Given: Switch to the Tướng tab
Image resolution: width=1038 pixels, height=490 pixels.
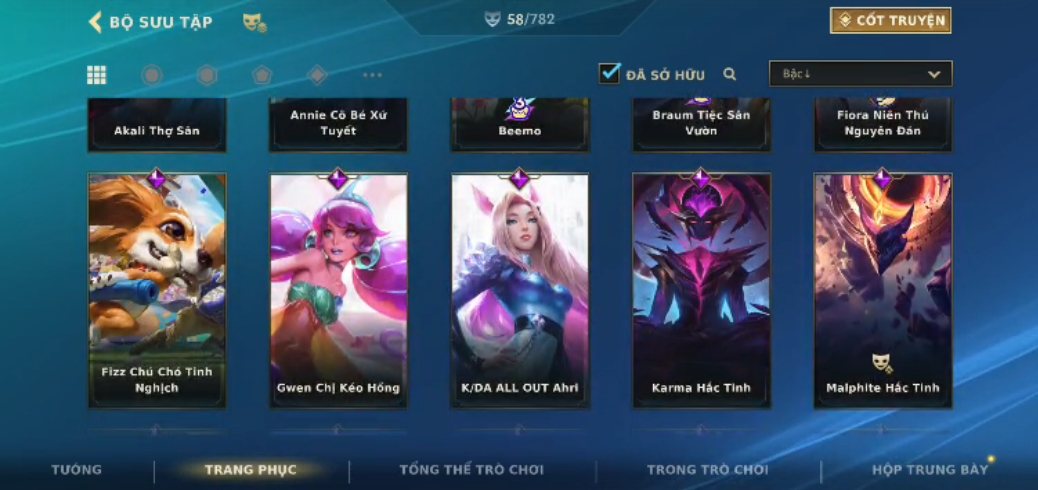Looking at the screenshot, I should click(77, 470).
